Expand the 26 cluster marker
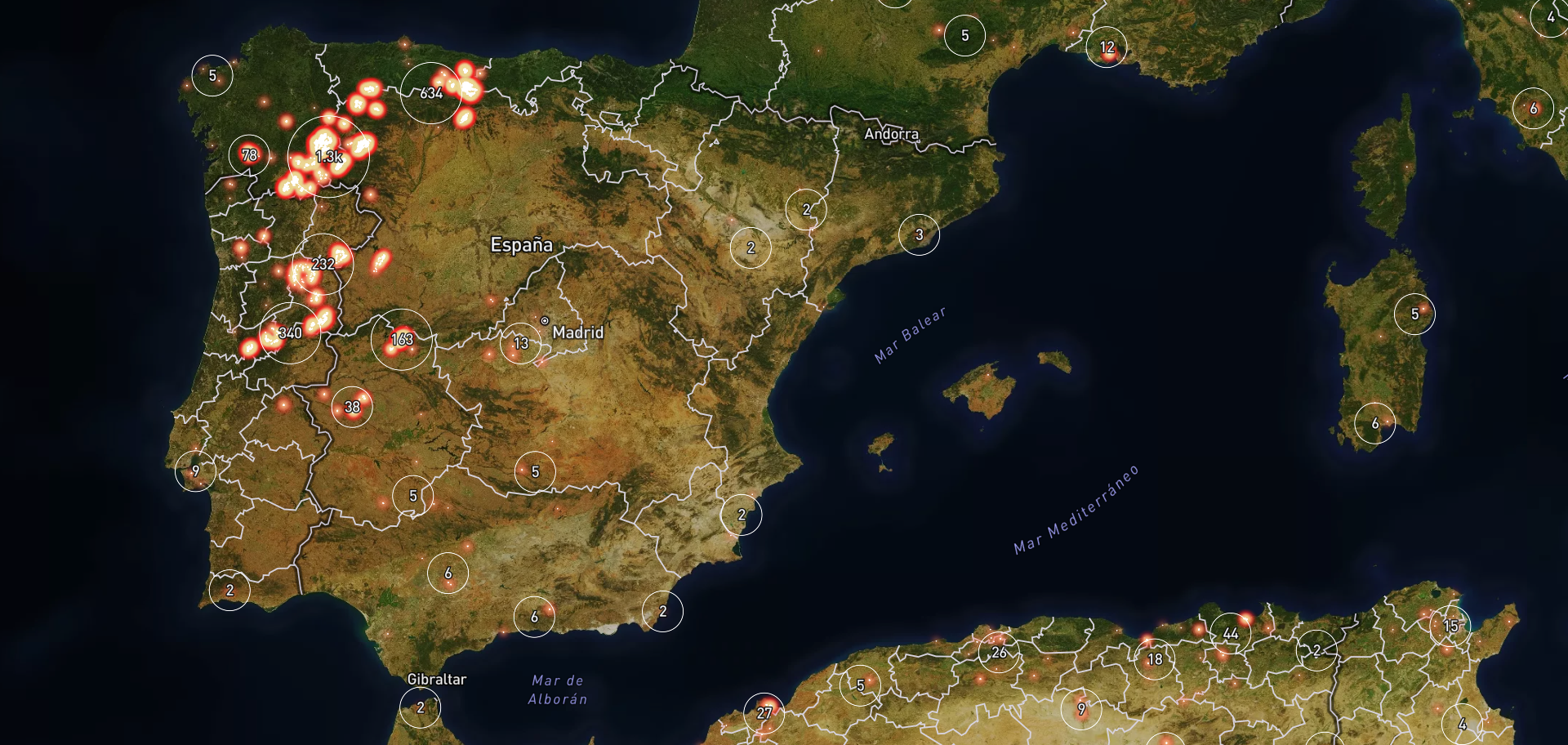1568x745 pixels. pos(999,653)
